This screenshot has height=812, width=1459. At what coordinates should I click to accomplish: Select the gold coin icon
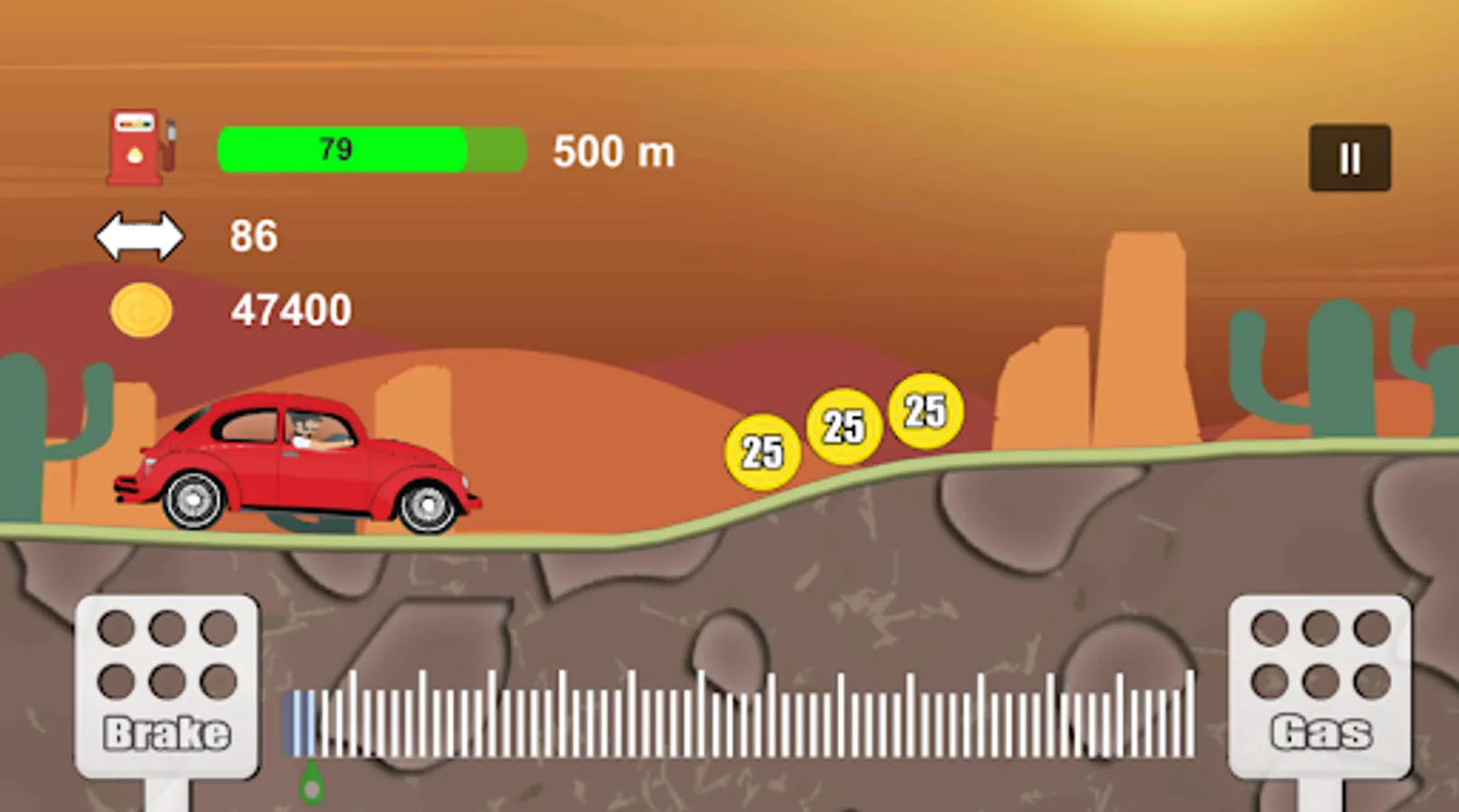140,310
